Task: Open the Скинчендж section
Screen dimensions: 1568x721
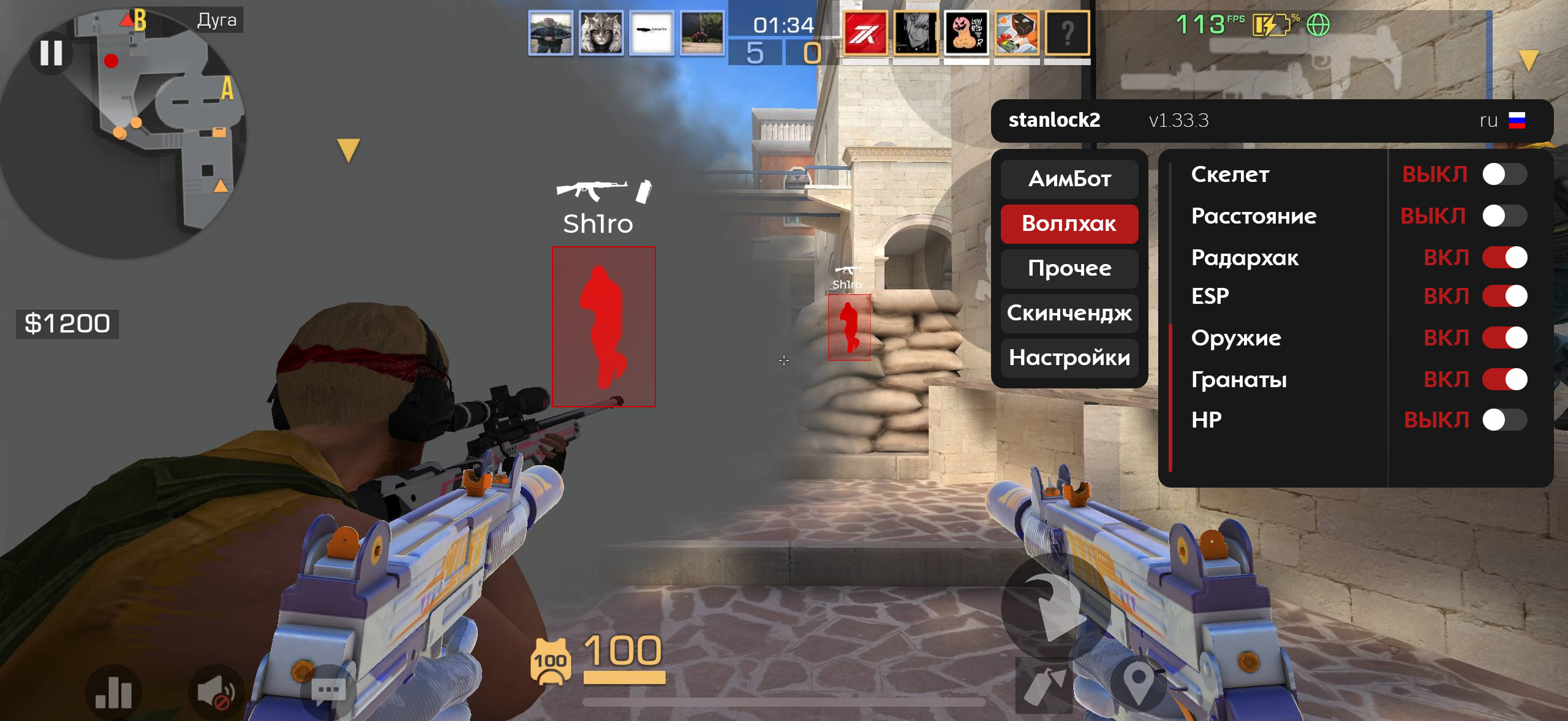Action: click(1069, 313)
